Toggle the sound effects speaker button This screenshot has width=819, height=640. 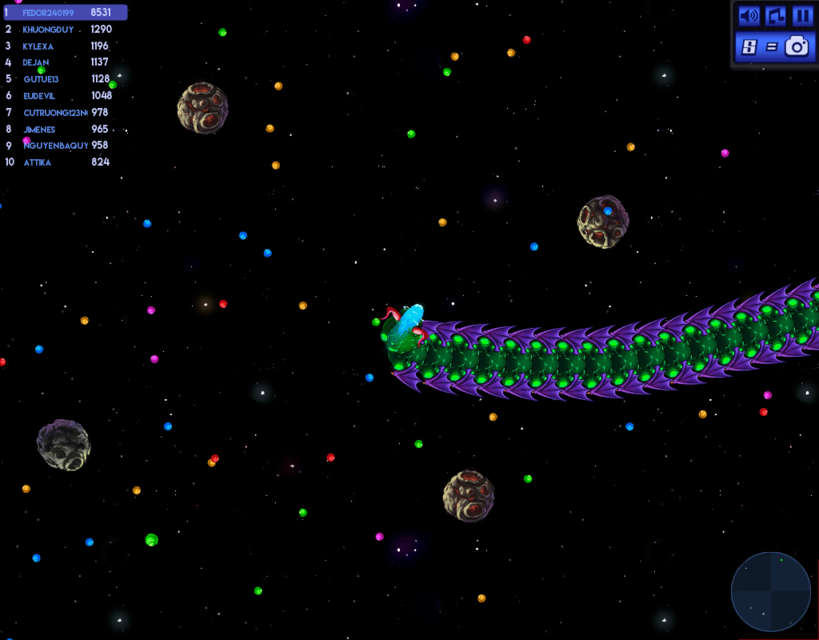(749, 16)
